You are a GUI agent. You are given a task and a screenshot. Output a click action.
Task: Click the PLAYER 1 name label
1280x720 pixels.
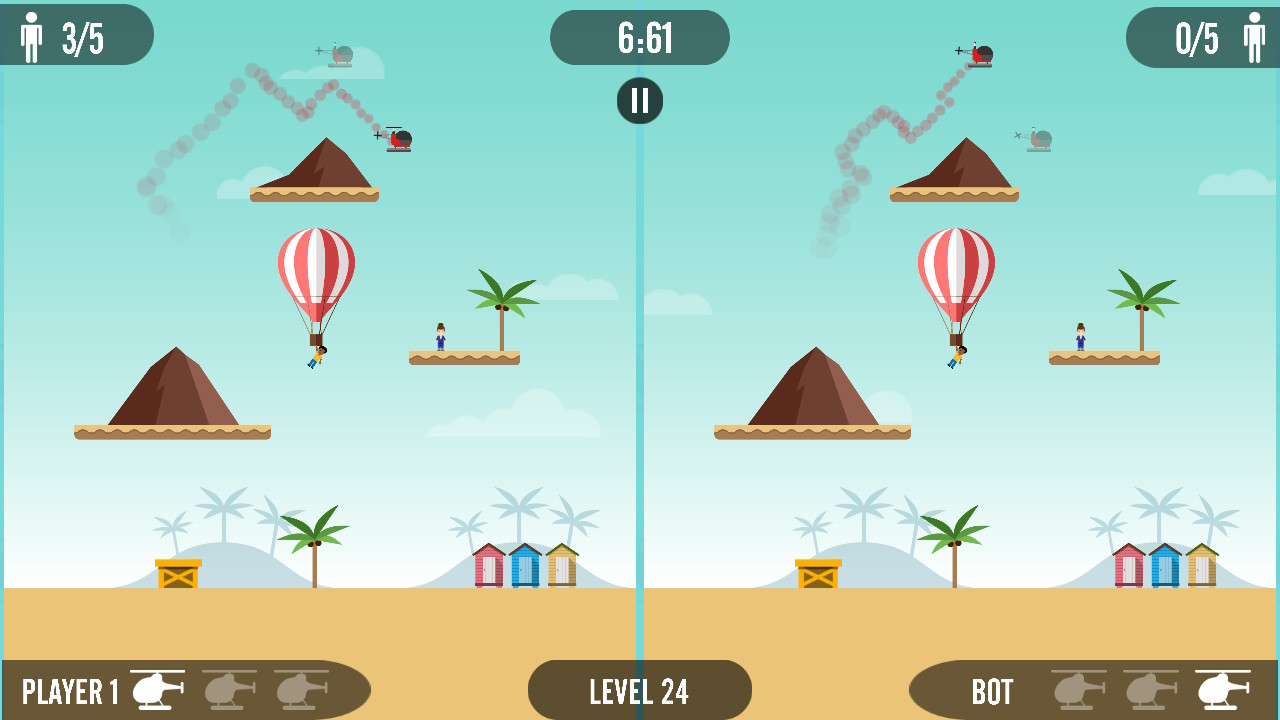pos(68,689)
